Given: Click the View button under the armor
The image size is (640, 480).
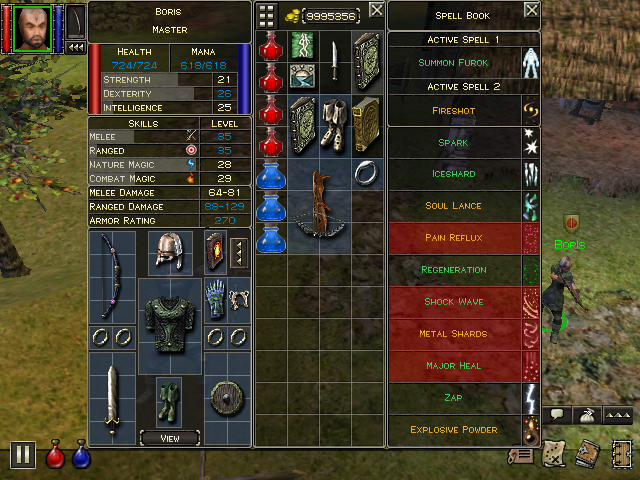Looking at the screenshot, I should point(169,437).
